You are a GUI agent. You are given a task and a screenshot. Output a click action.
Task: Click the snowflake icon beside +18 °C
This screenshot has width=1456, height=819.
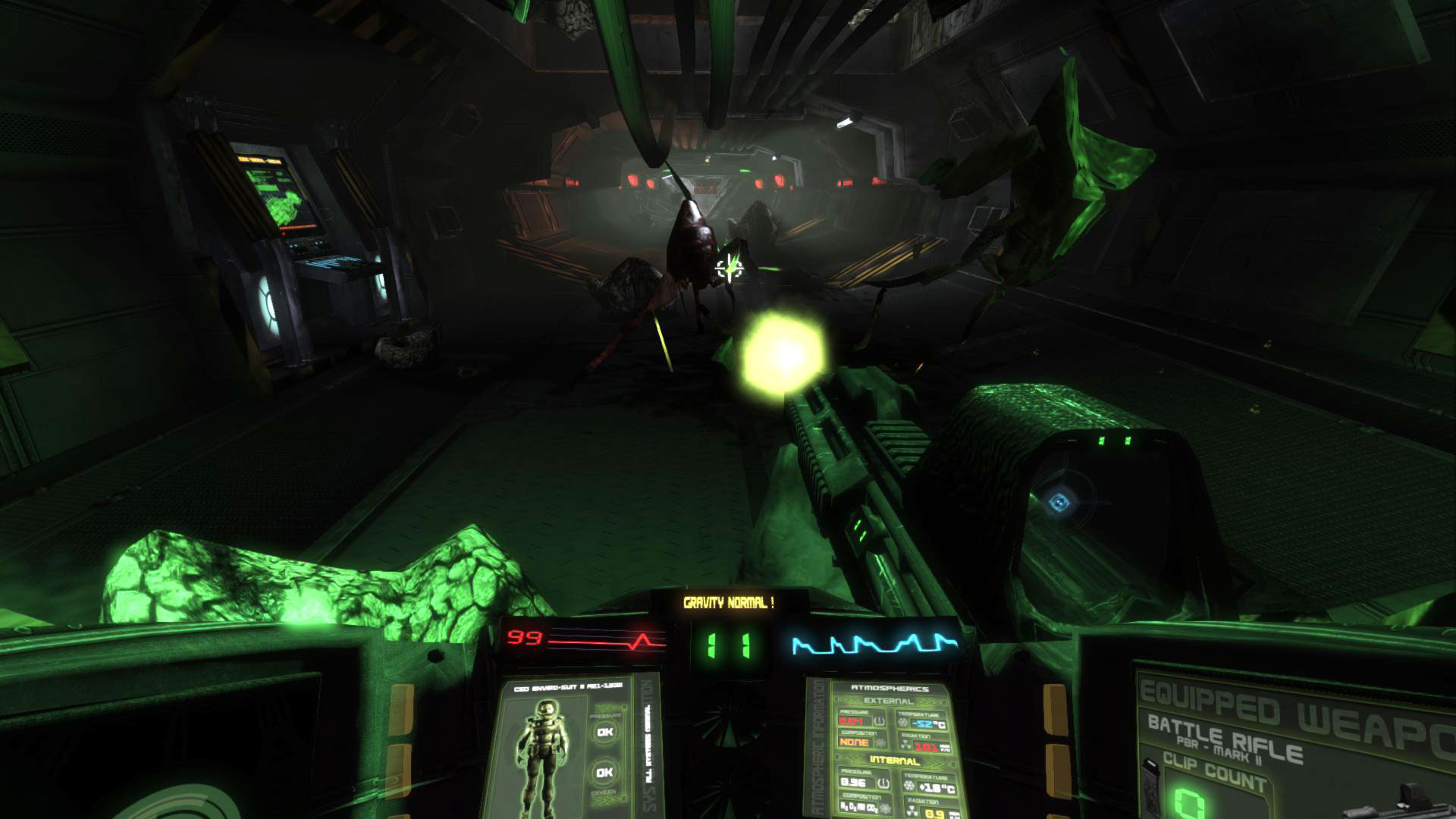coord(908,785)
